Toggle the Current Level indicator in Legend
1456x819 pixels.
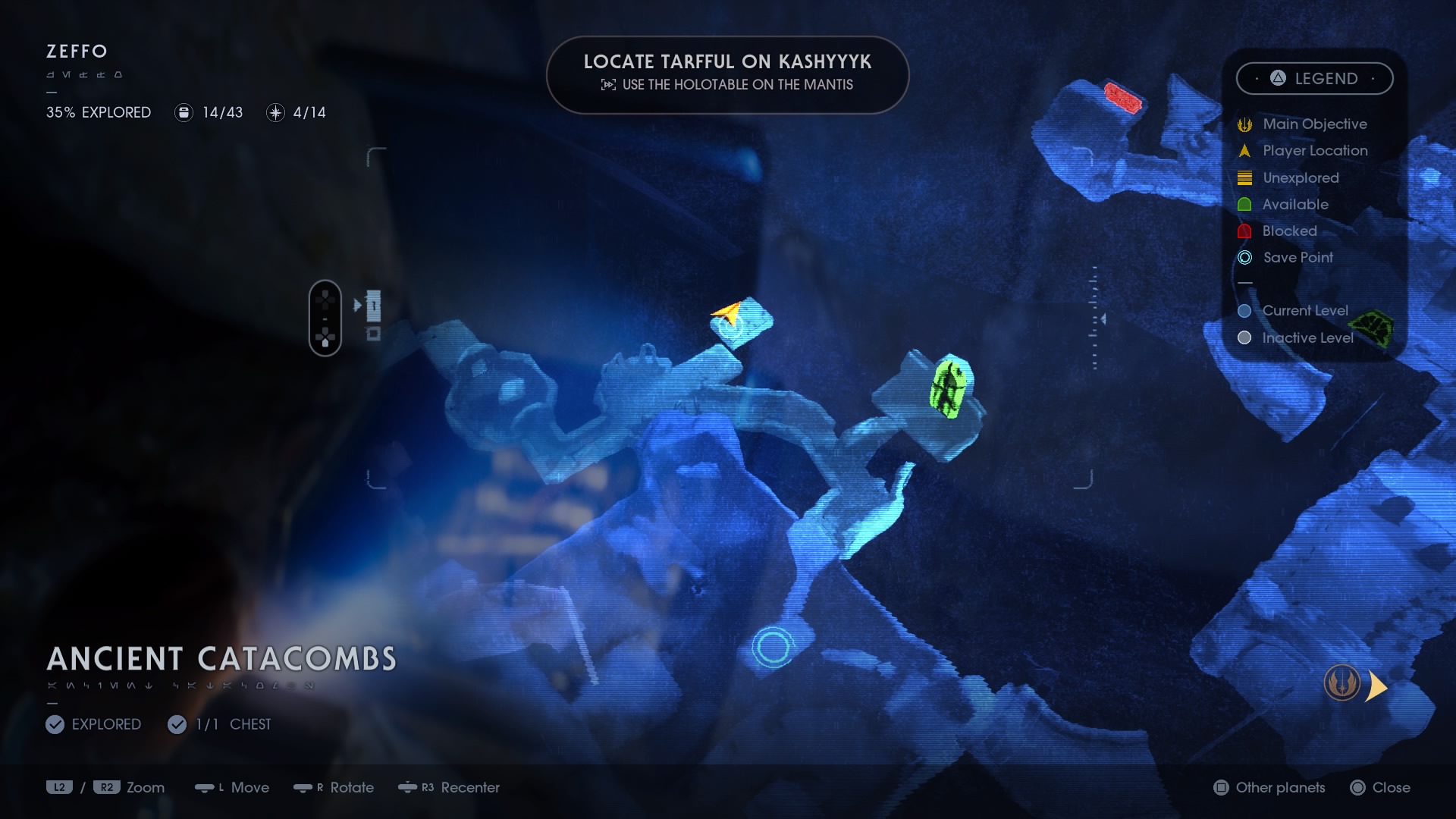[1244, 310]
